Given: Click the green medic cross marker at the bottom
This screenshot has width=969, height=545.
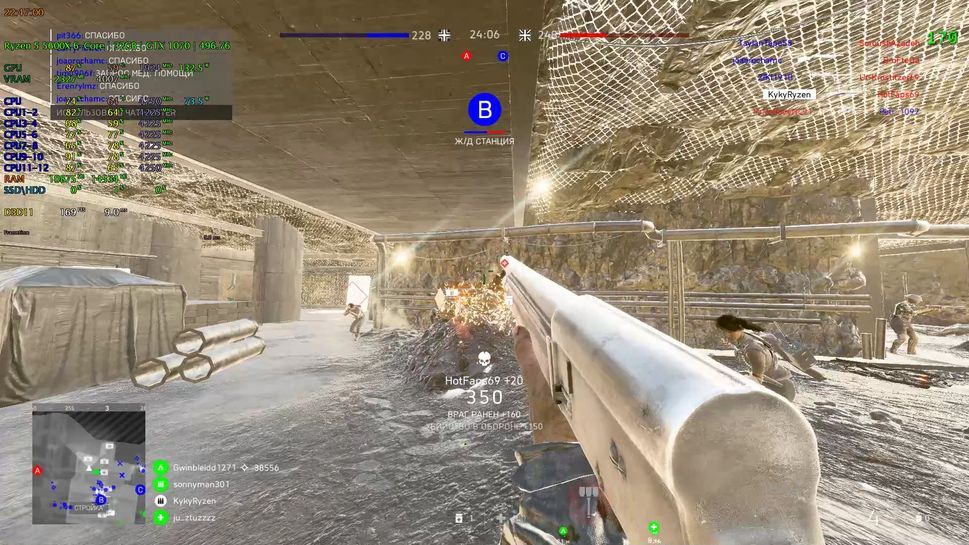Looking at the screenshot, I should pyautogui.click(x=653, y=527).
